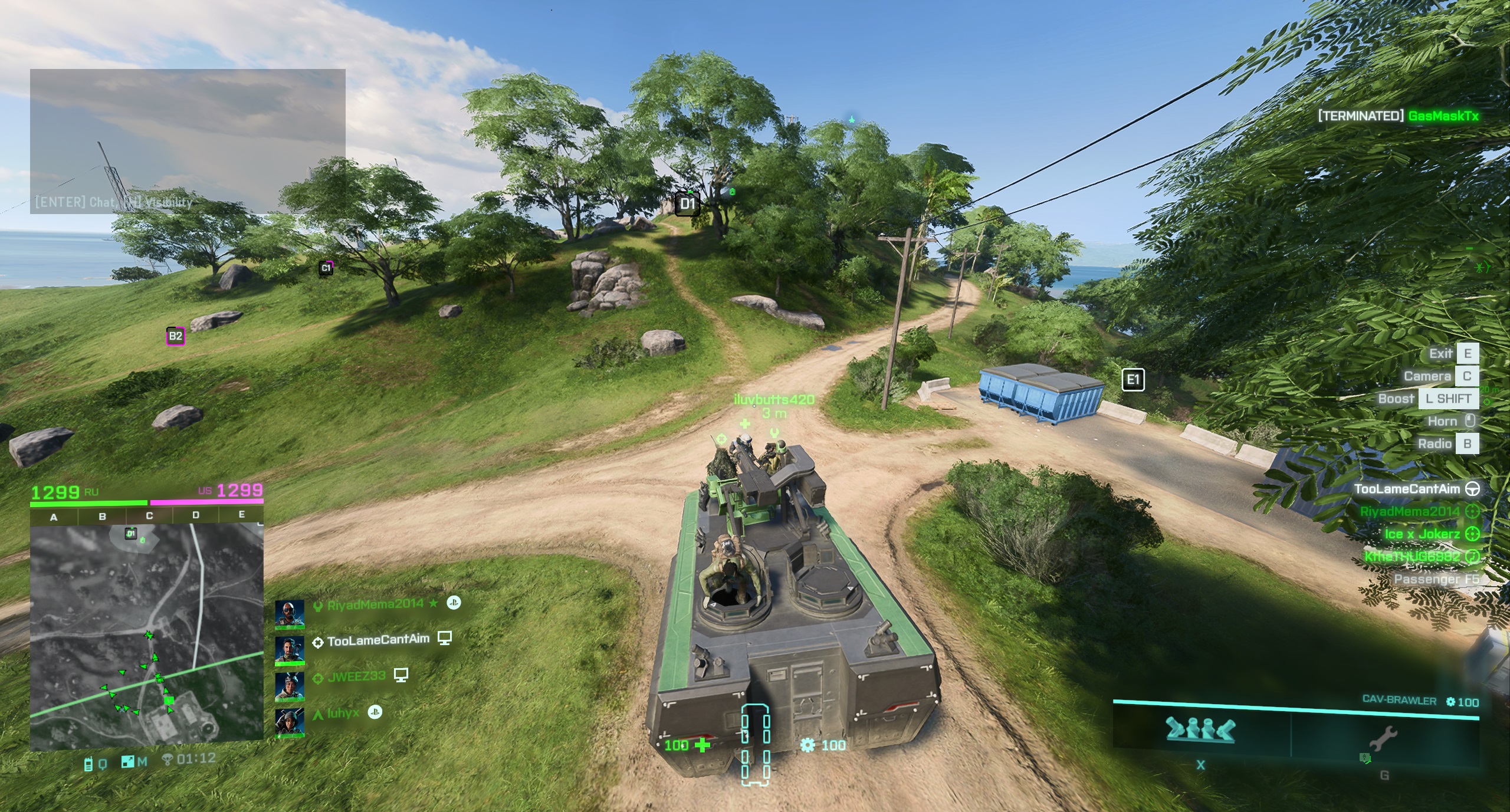
Task: Select squad member RiyadMema2014
Action: click(375, 604)
